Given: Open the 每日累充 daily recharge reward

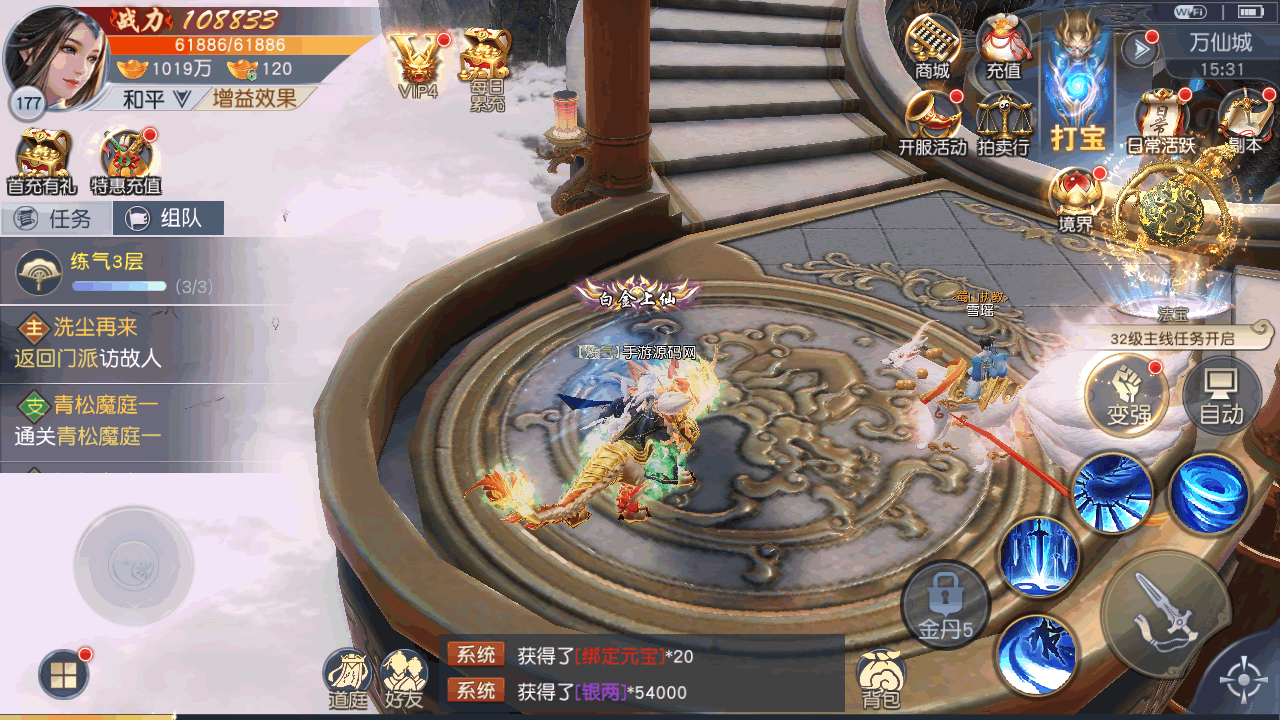Looking at the screenshot, I should [487, 66].
